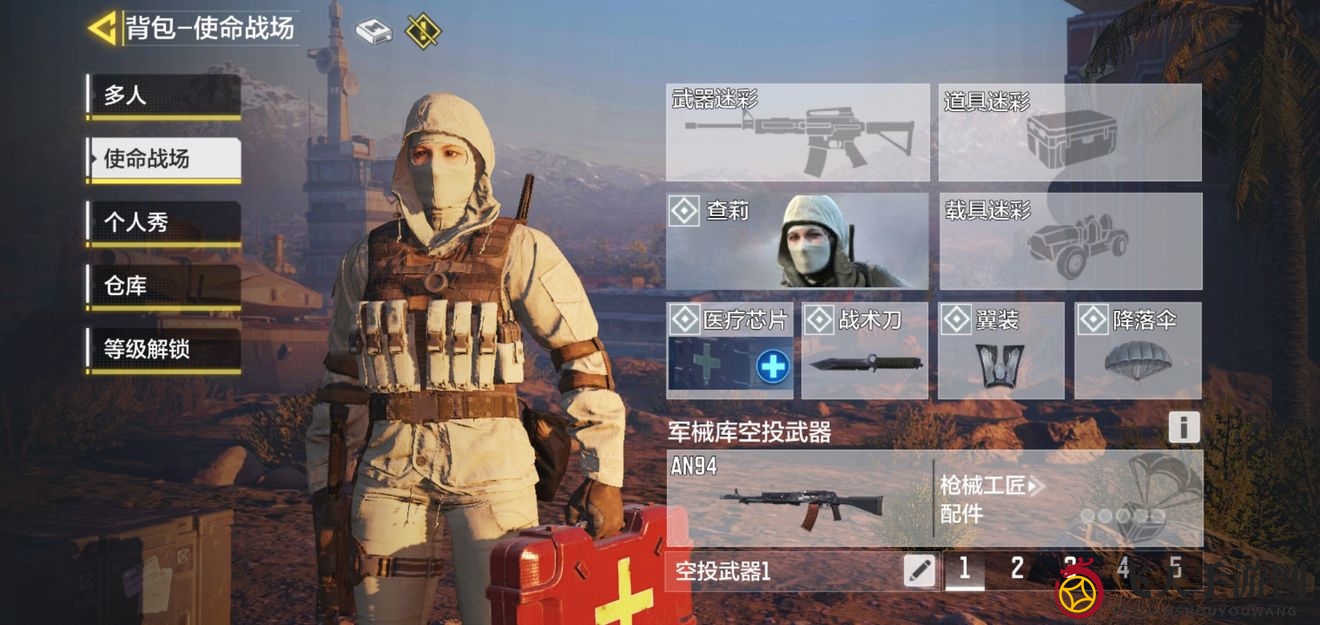1320x625 pixels.
Task: Rename the loadout with the pencil icon
Action: coord(919,571)
